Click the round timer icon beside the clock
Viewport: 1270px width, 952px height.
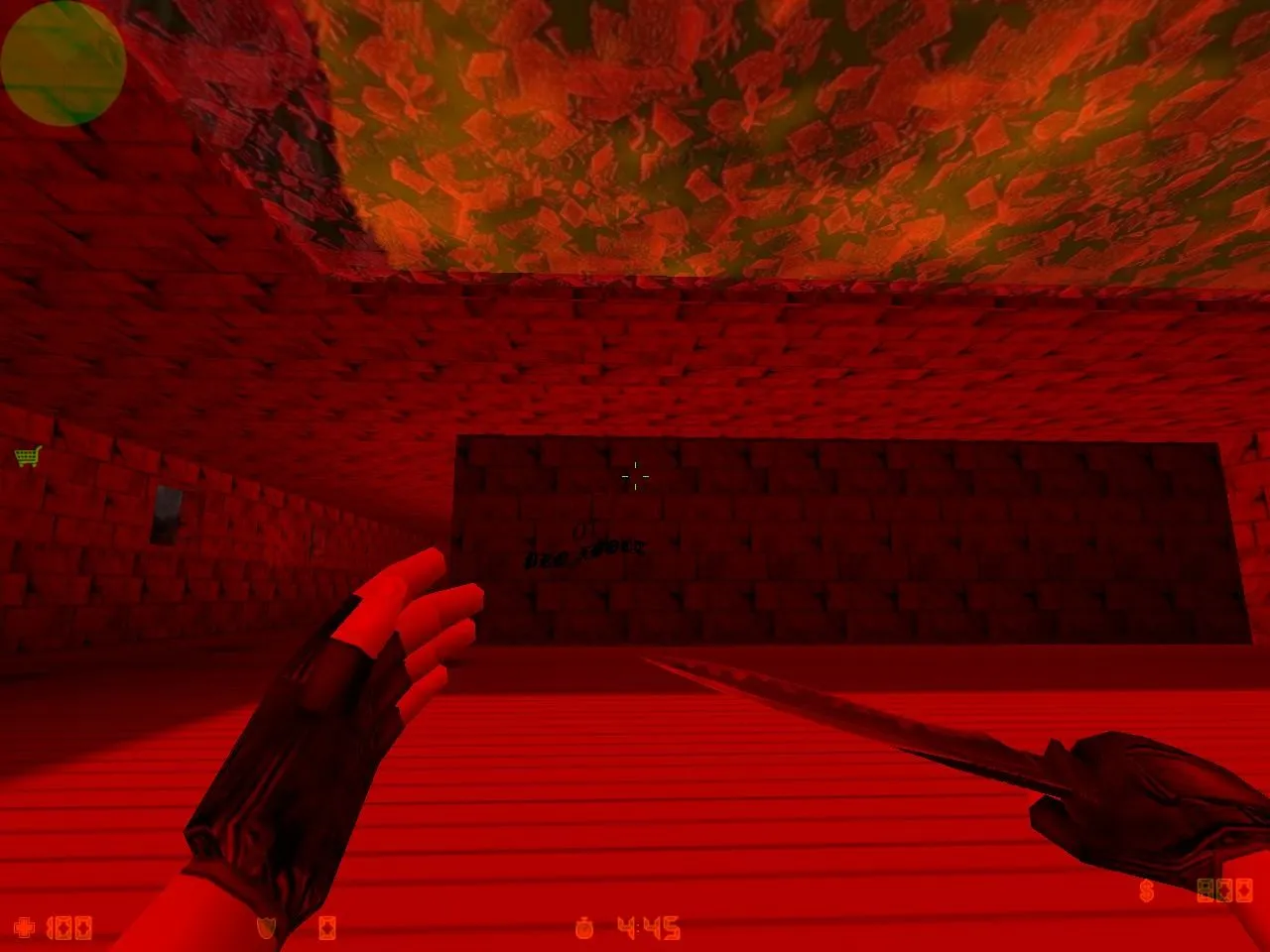(583, 927)
